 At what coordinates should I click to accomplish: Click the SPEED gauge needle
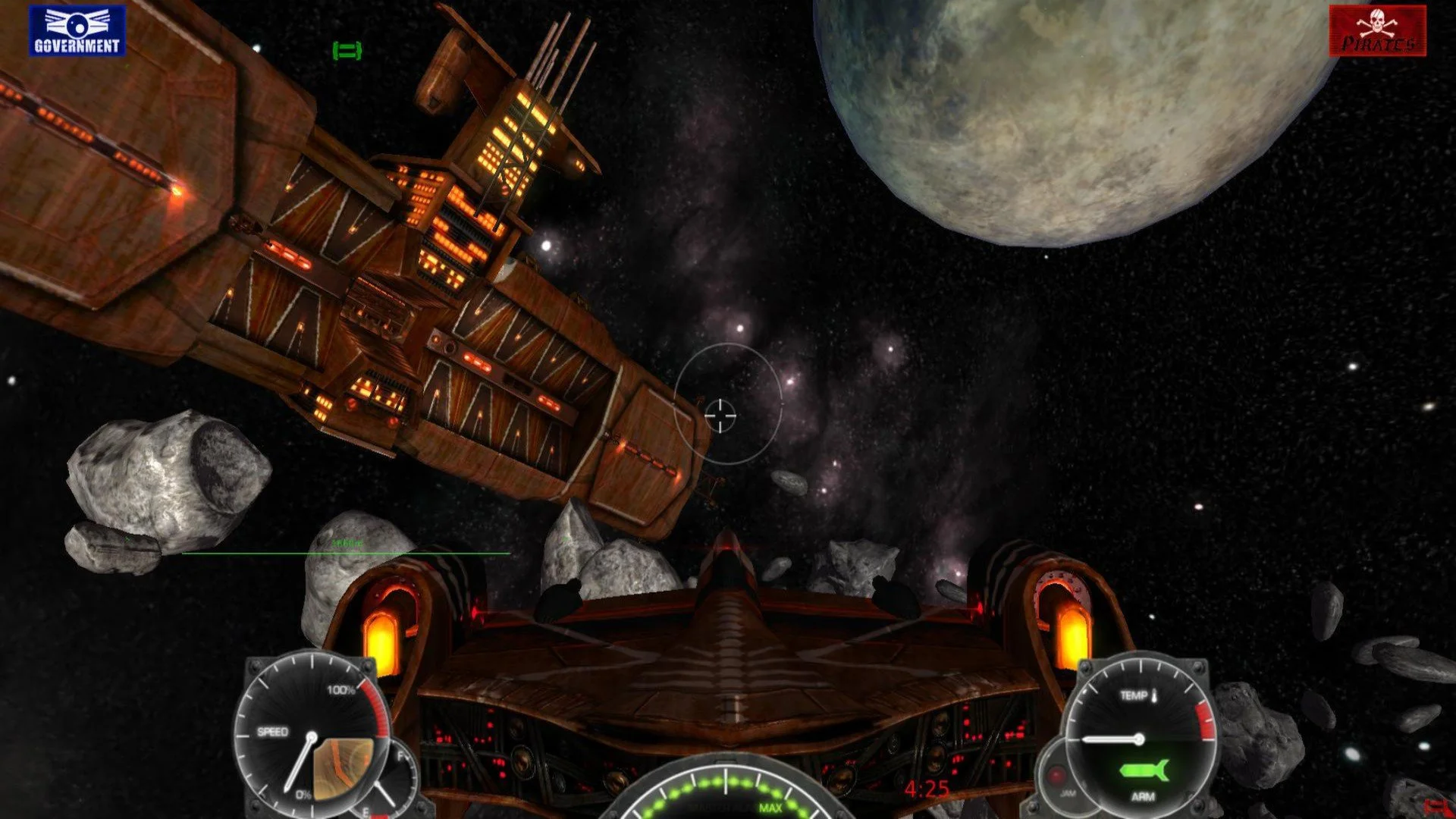pos(299,763)
